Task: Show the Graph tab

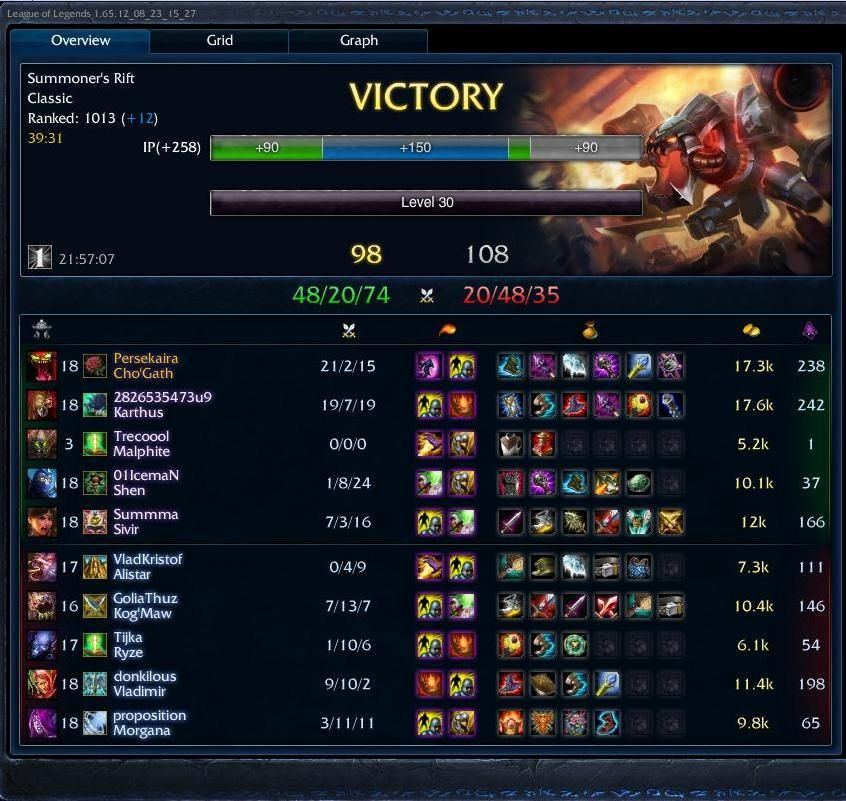Action: click(359, 41)
